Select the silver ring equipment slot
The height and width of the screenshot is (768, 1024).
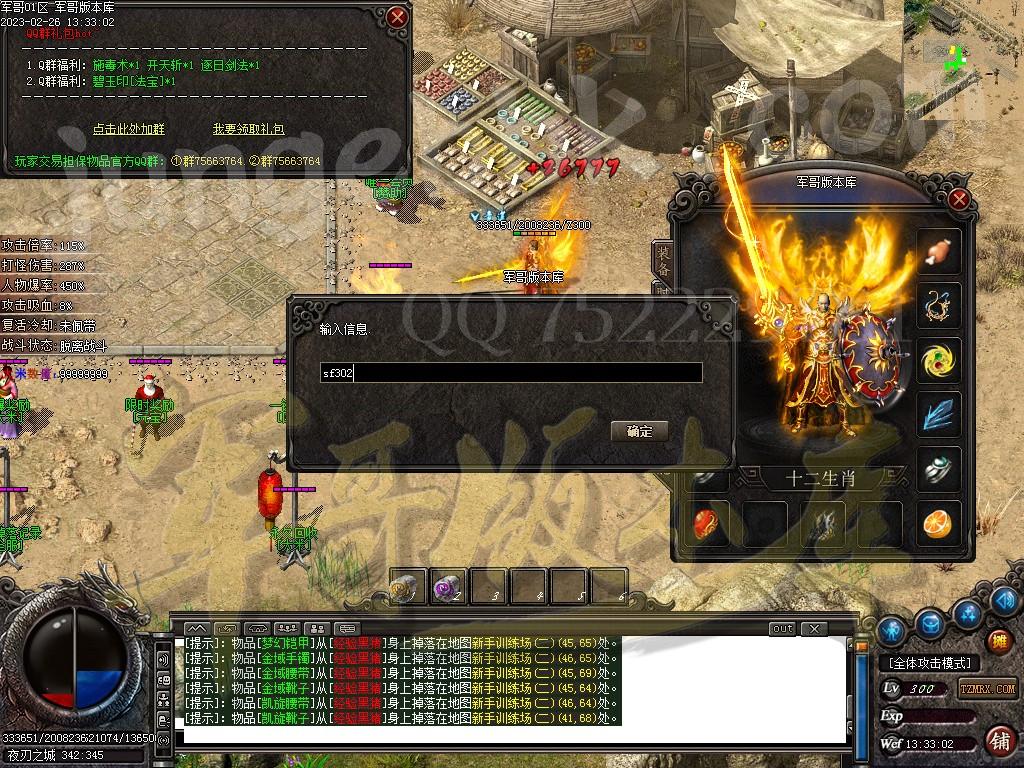point(939,468)
